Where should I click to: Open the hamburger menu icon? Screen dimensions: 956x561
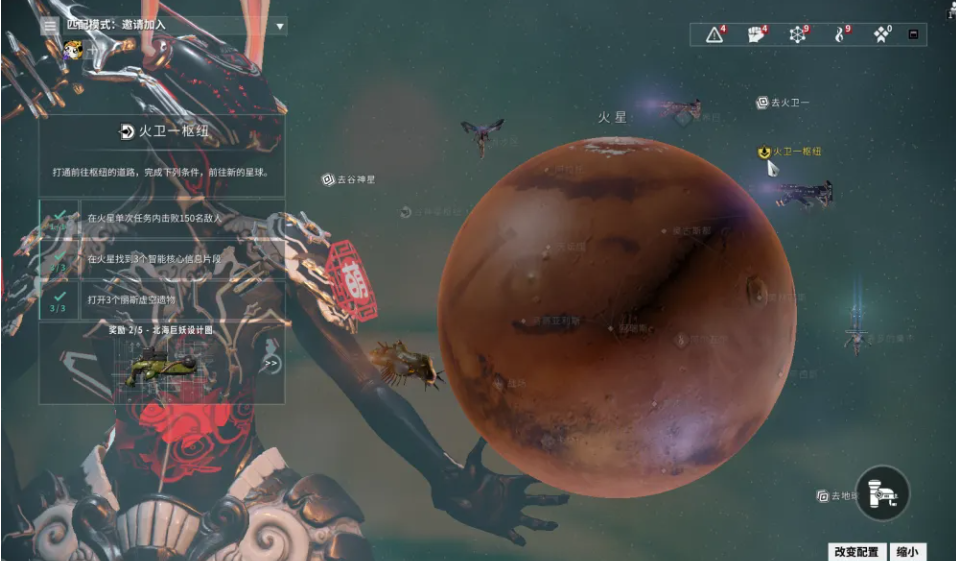click(50, 25)
